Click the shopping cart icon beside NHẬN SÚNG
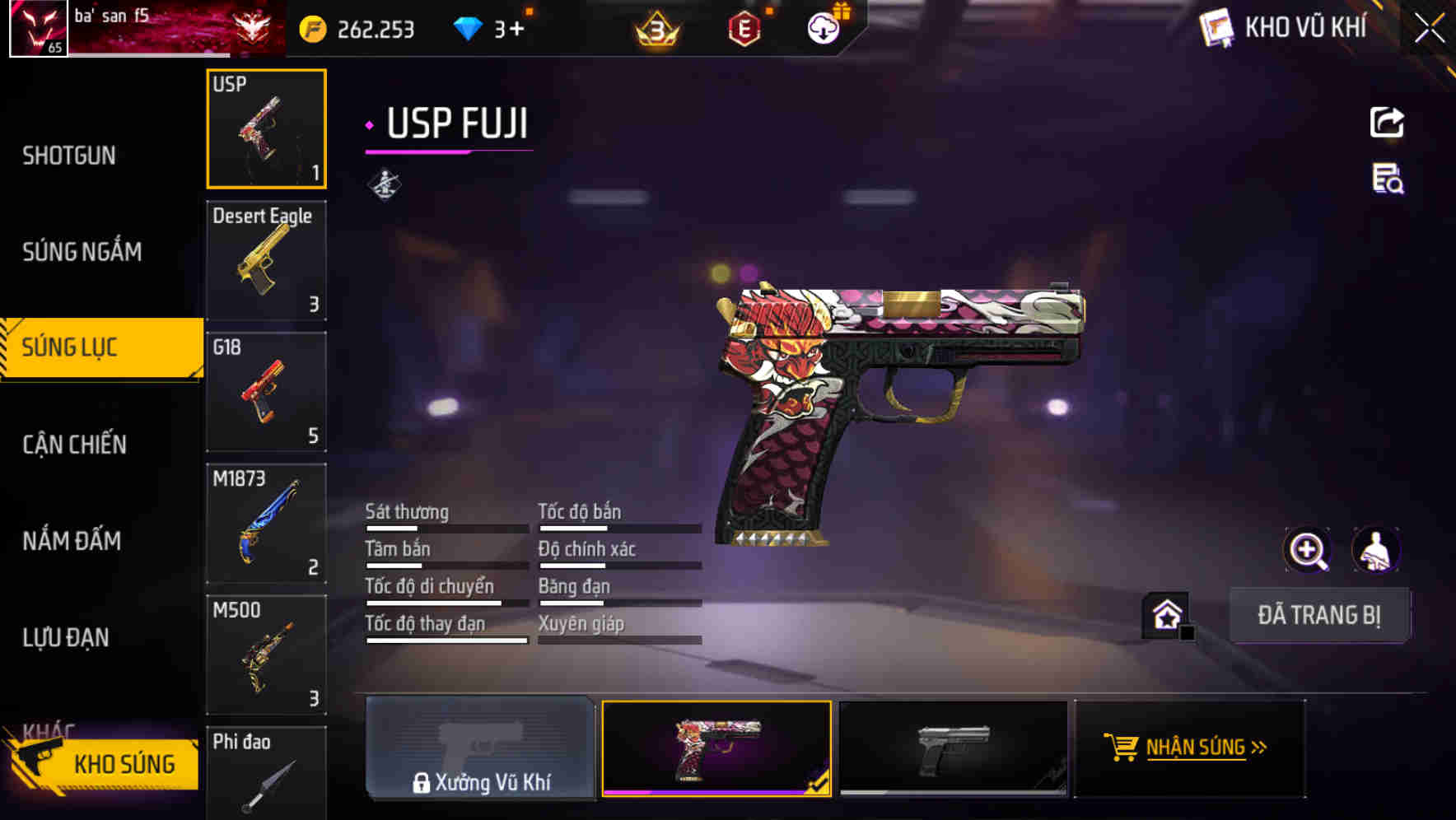Image resolution: width=1456 pixels, height=820 pixels. click(x=1122, y=748)
